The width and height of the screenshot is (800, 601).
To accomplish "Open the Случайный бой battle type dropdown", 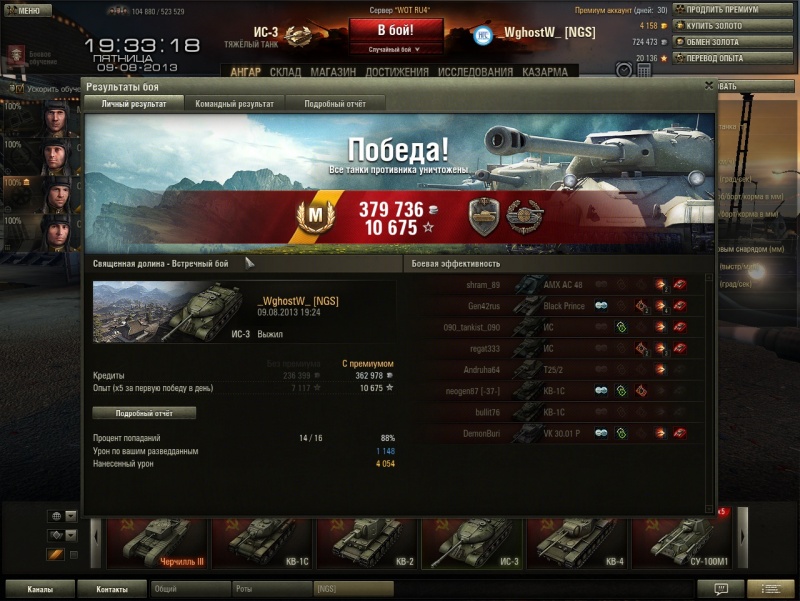I will click(396, 49).
